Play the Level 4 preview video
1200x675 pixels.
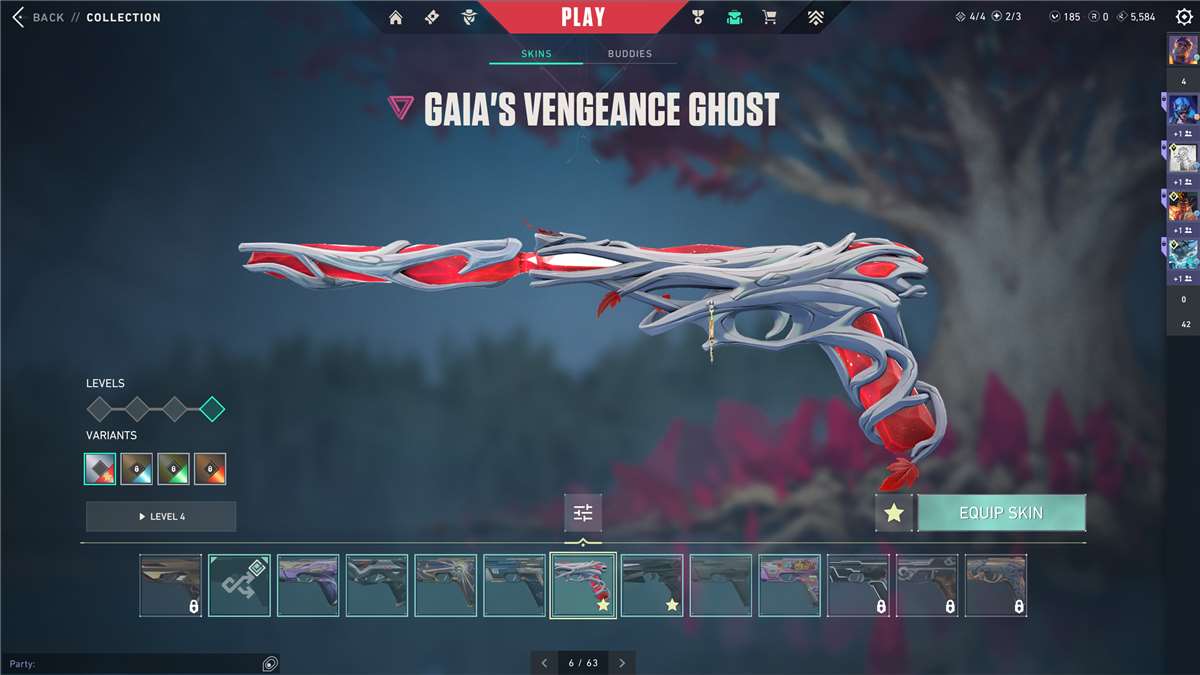coord(161,516)
